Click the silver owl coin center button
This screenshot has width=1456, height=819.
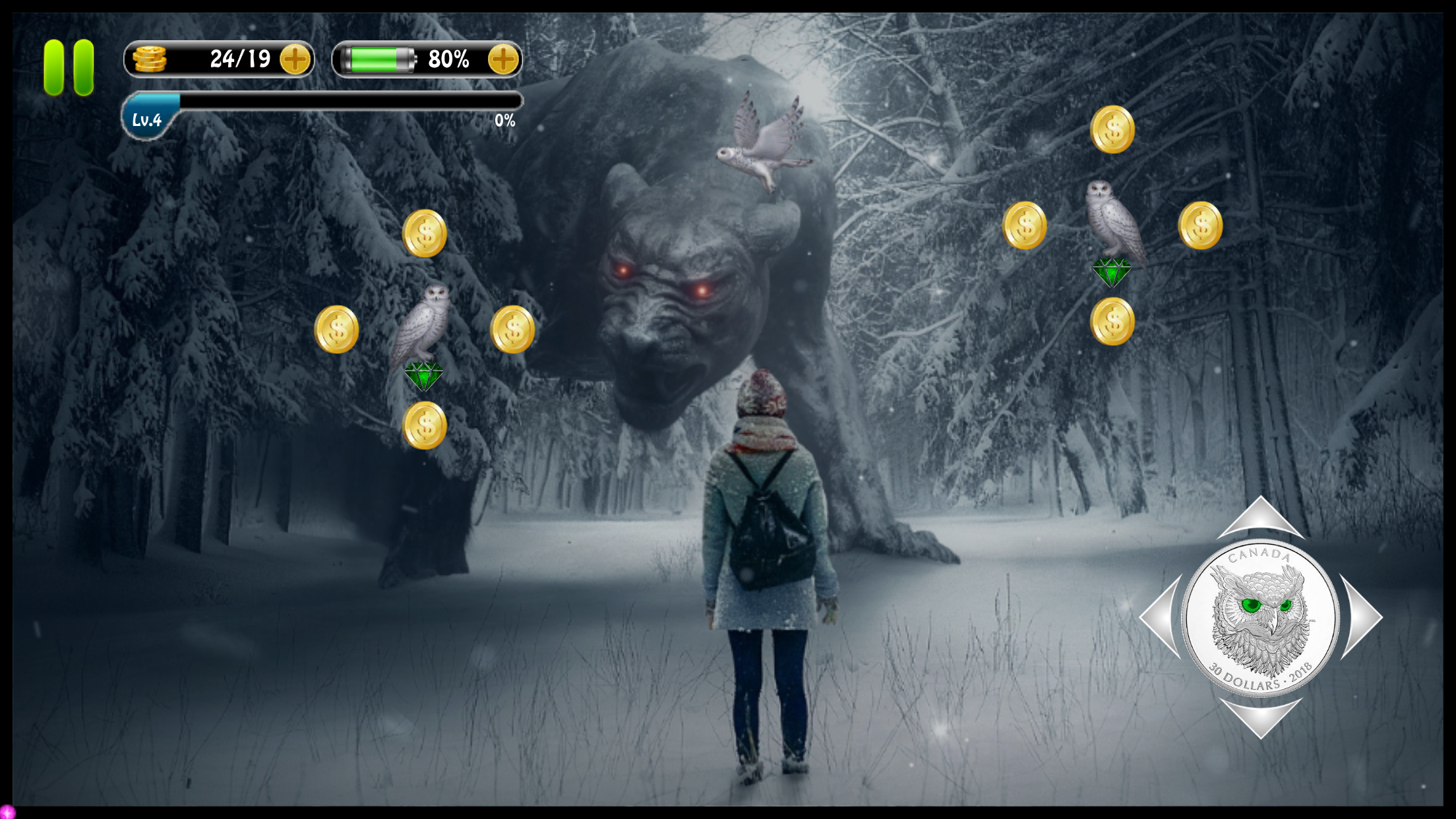[1260, 617]
